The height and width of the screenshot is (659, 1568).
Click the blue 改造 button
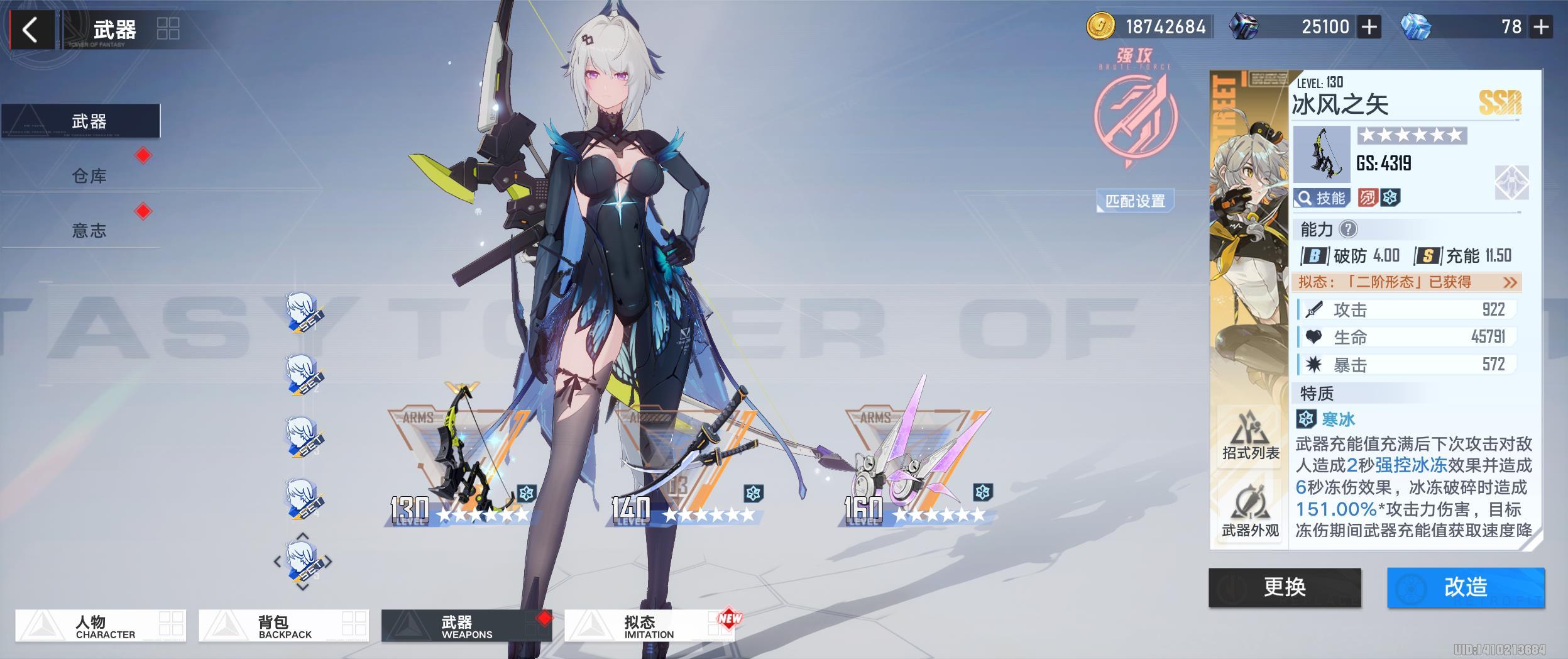1466,587
